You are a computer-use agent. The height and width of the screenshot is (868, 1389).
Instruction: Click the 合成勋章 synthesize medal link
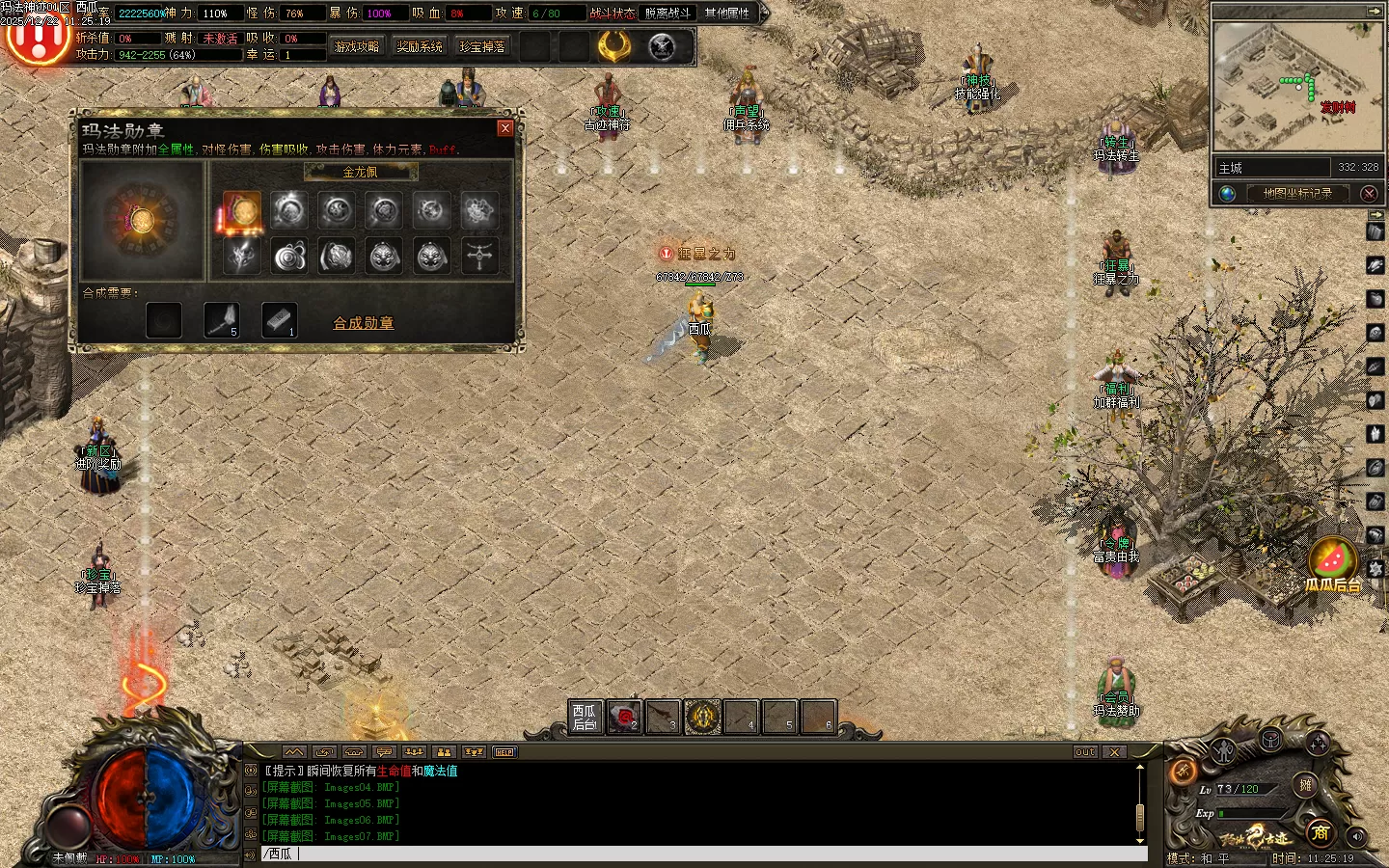tap(363, 323)
